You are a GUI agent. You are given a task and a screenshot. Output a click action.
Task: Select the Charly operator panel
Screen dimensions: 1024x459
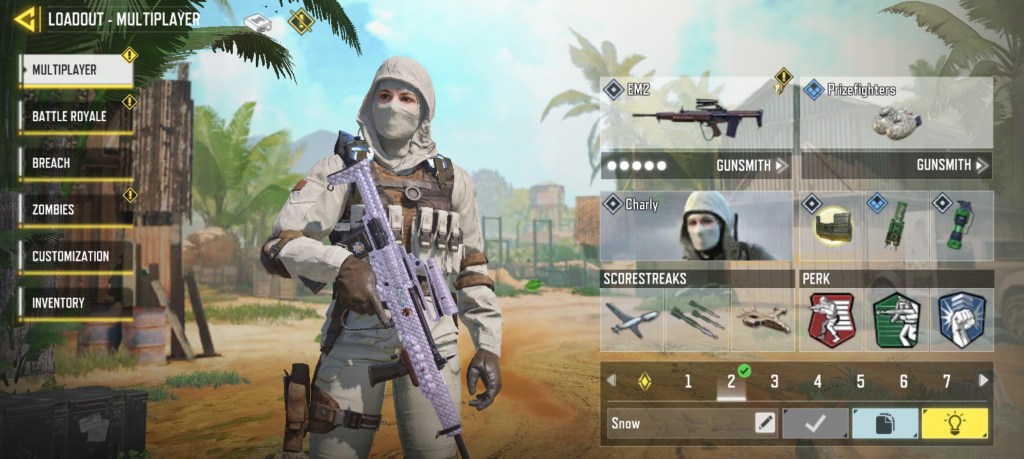[697, 226]
